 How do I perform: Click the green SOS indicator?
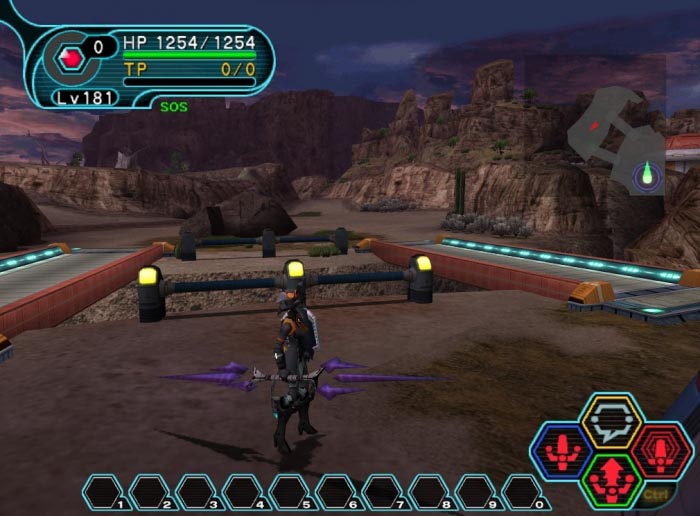[172, 105]
